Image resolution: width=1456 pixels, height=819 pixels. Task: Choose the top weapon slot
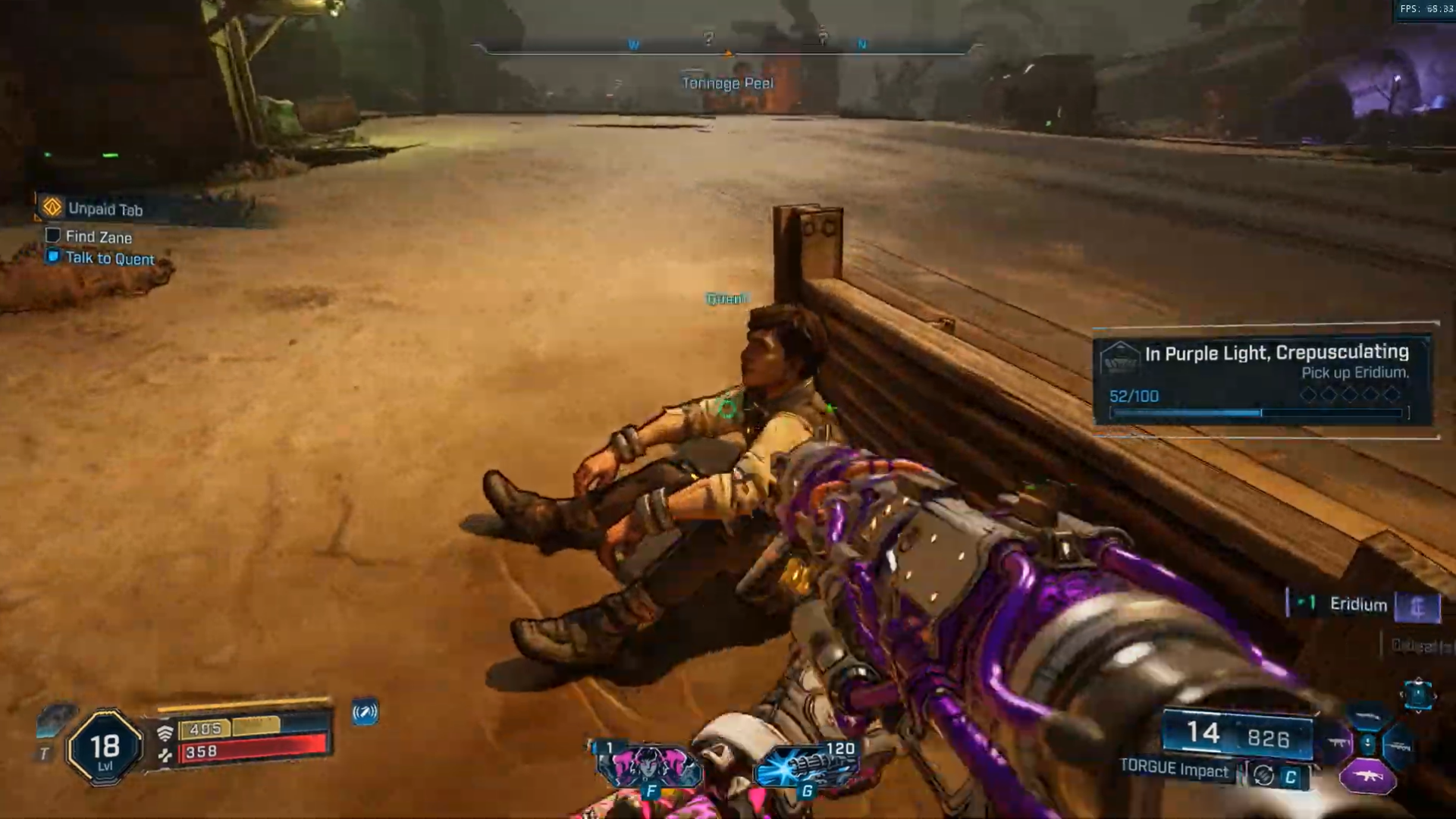pos(1367,717)
